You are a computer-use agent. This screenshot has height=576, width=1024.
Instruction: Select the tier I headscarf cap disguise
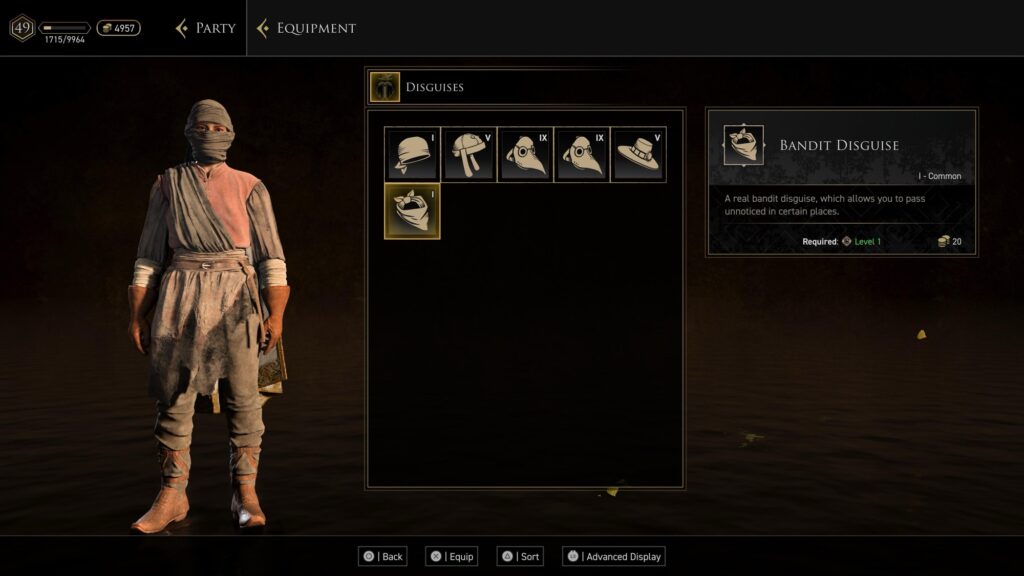413,154
